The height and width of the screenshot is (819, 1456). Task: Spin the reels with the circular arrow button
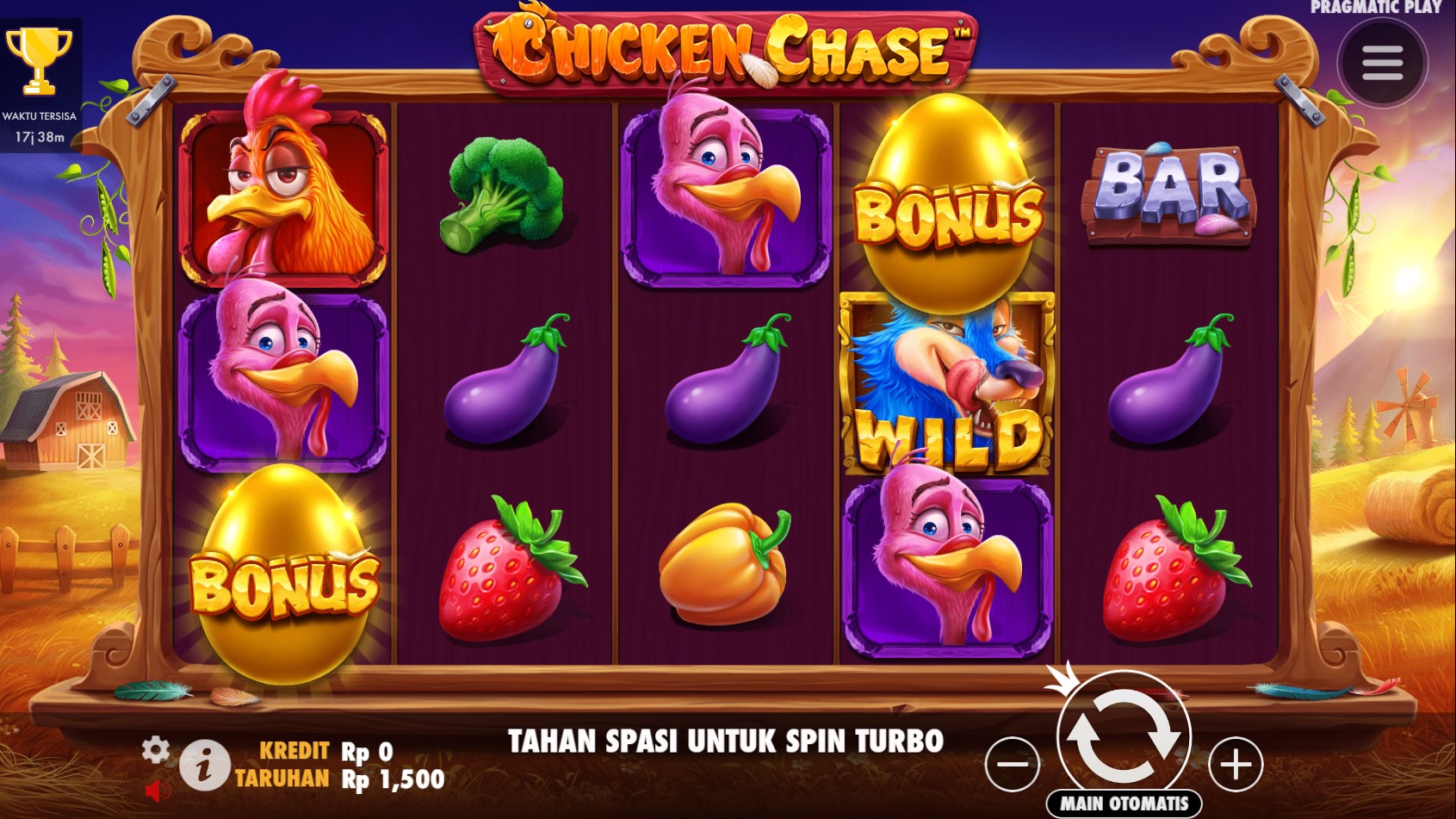point(1124,735)
